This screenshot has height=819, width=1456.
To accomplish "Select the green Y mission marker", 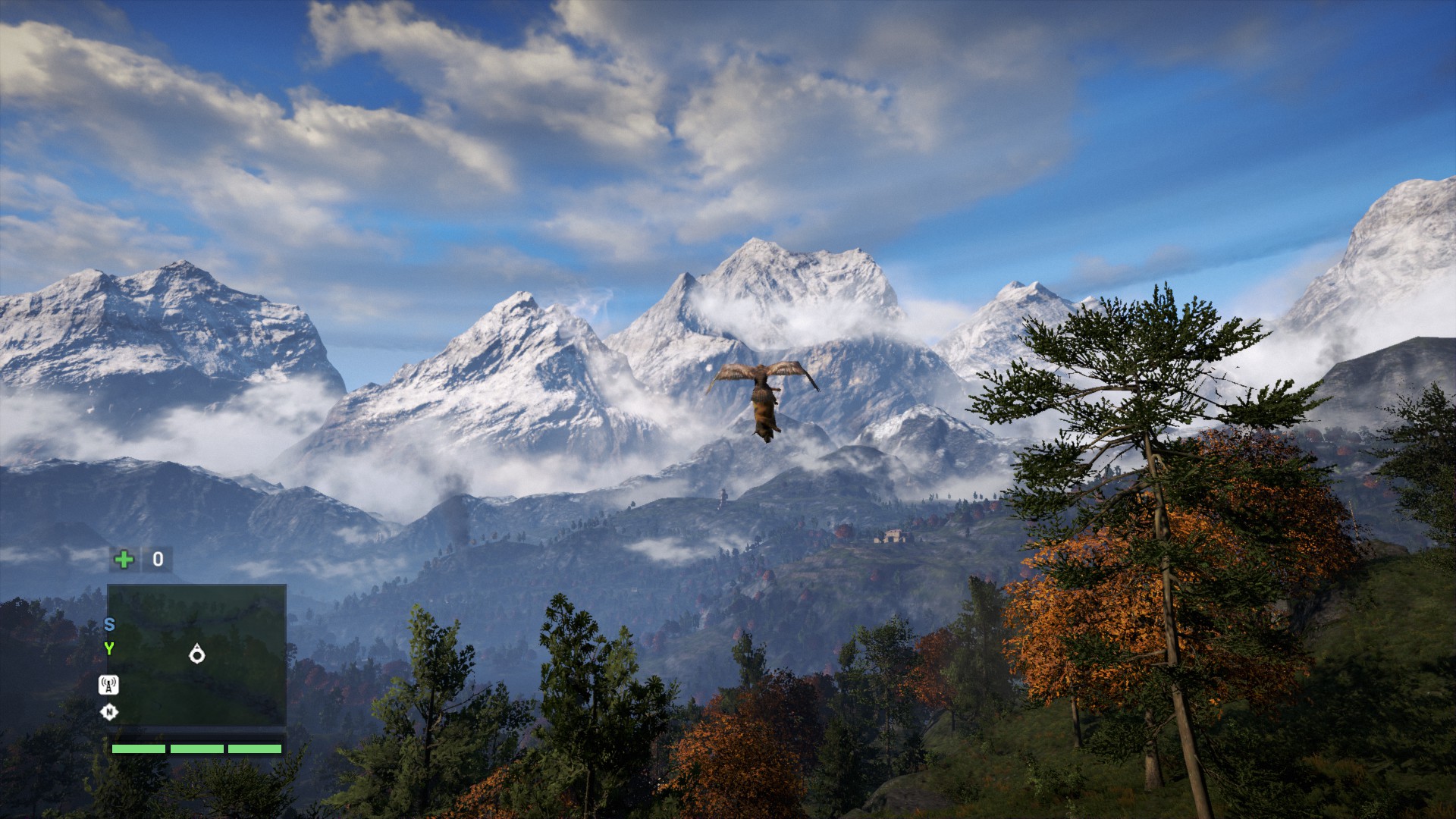I will pos(109,648).
